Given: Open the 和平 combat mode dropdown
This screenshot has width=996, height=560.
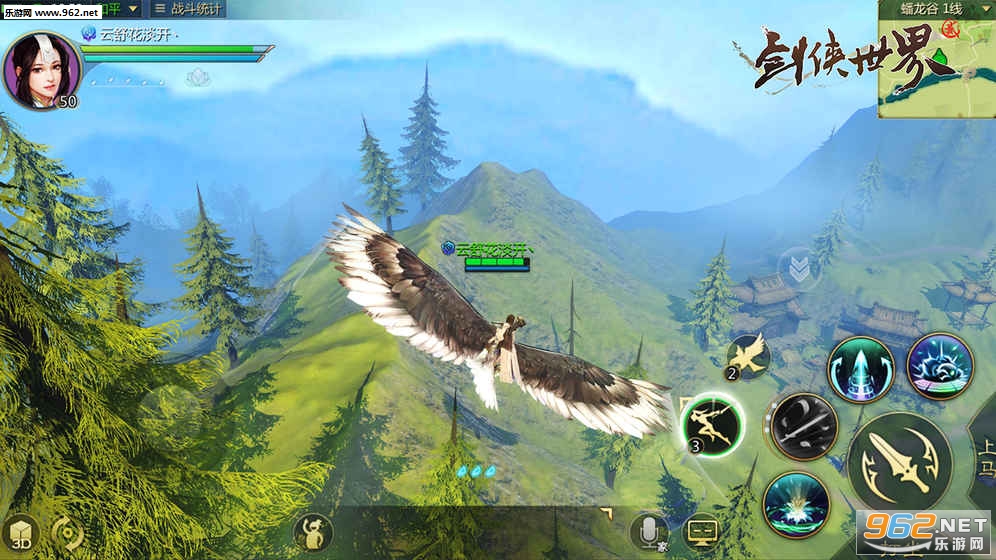Looking at the screenshot, I should (118, 10).
